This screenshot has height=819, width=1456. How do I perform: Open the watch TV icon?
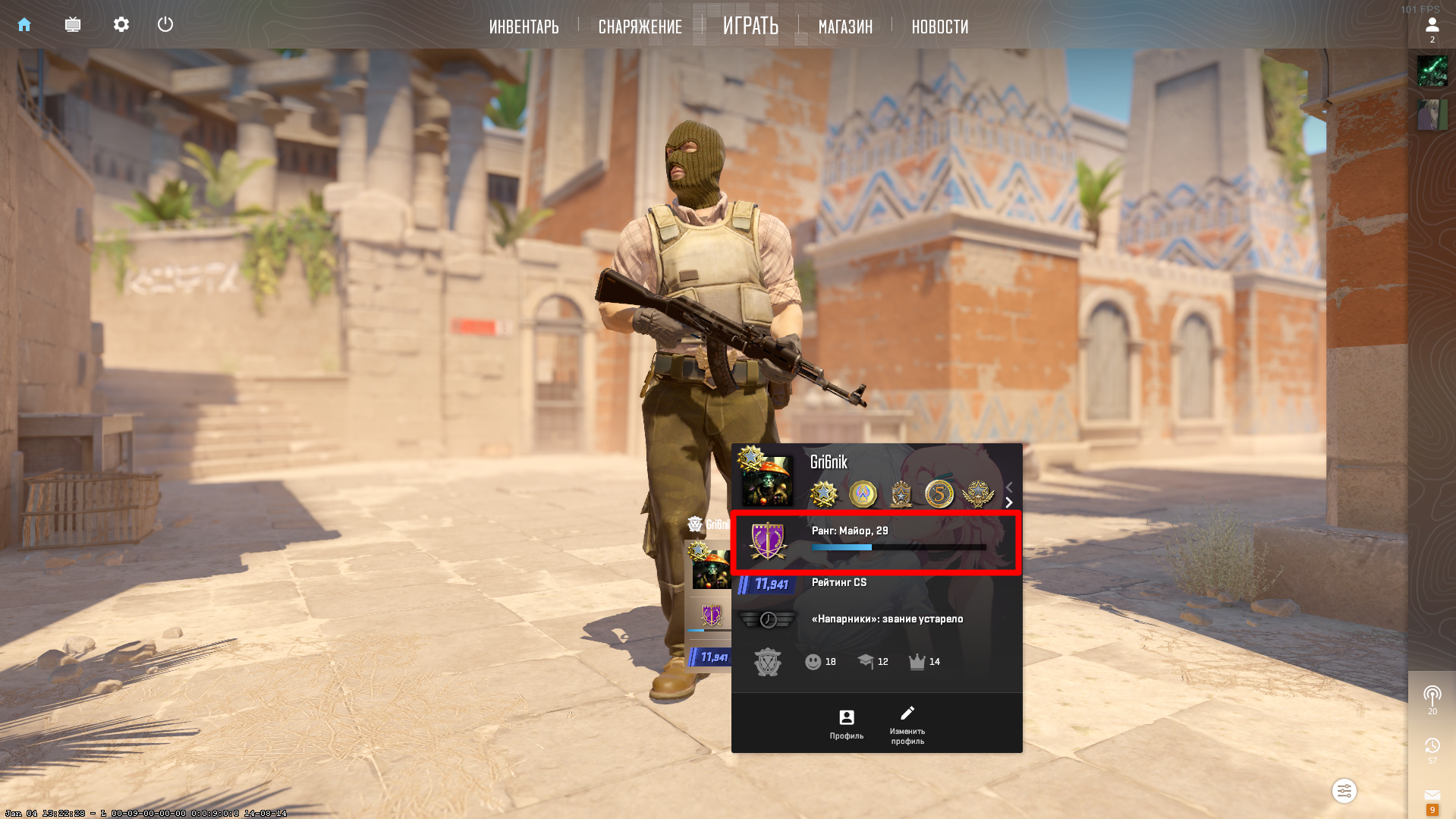[73, 25]
